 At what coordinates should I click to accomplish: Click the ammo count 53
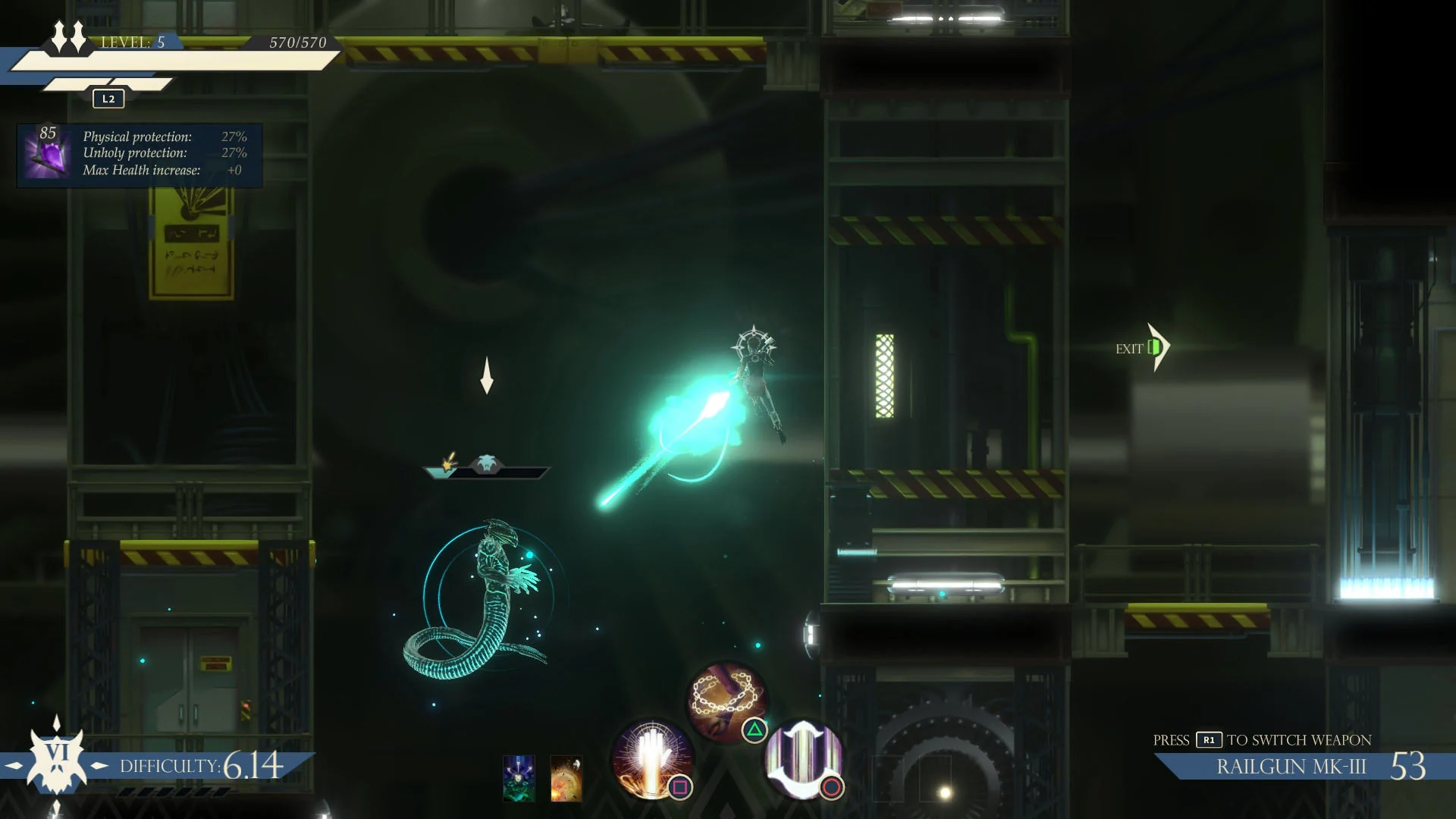[x=1408, y=766]
